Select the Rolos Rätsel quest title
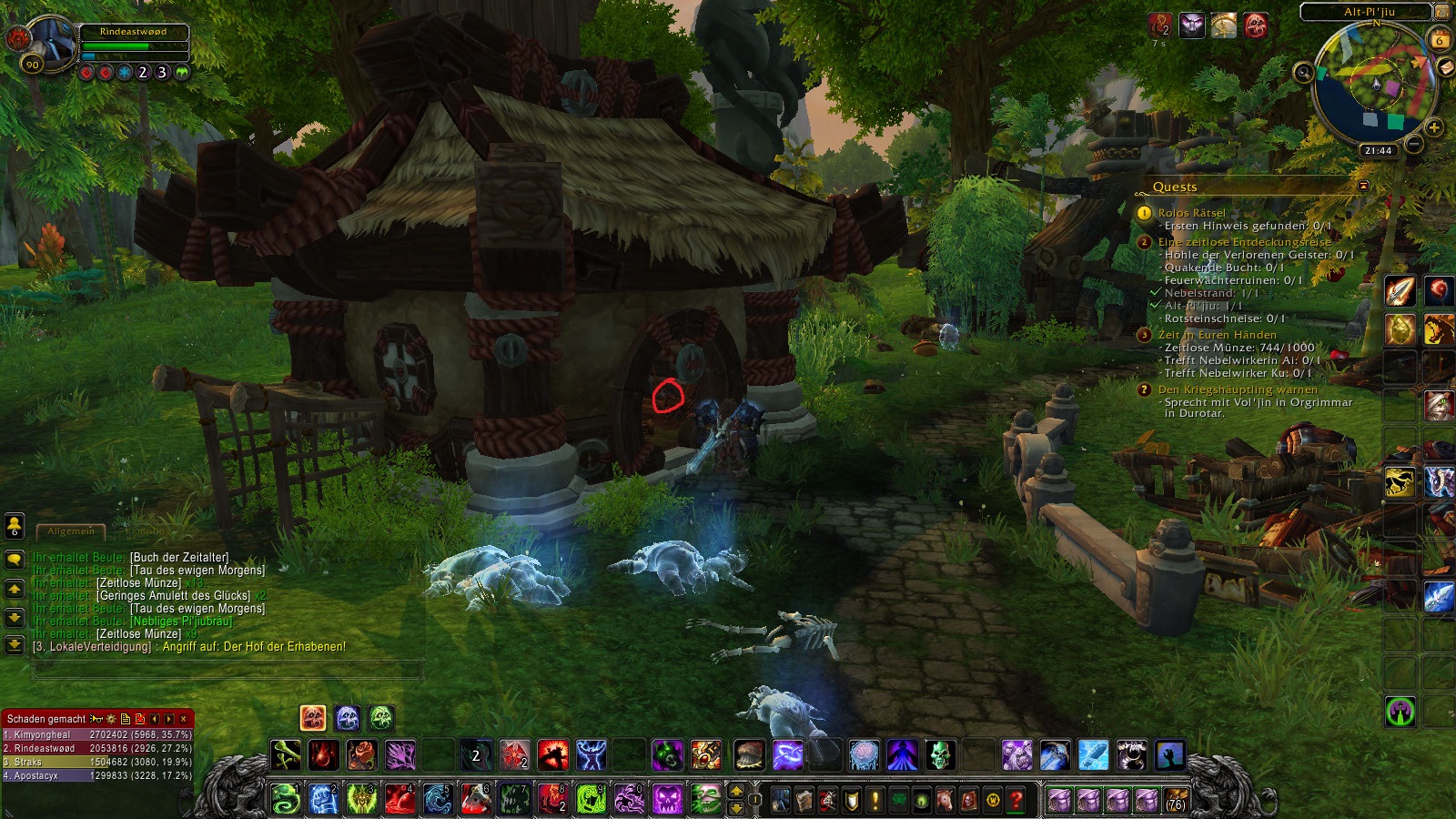This screenshot has width=1456, height=819. 1191,213
